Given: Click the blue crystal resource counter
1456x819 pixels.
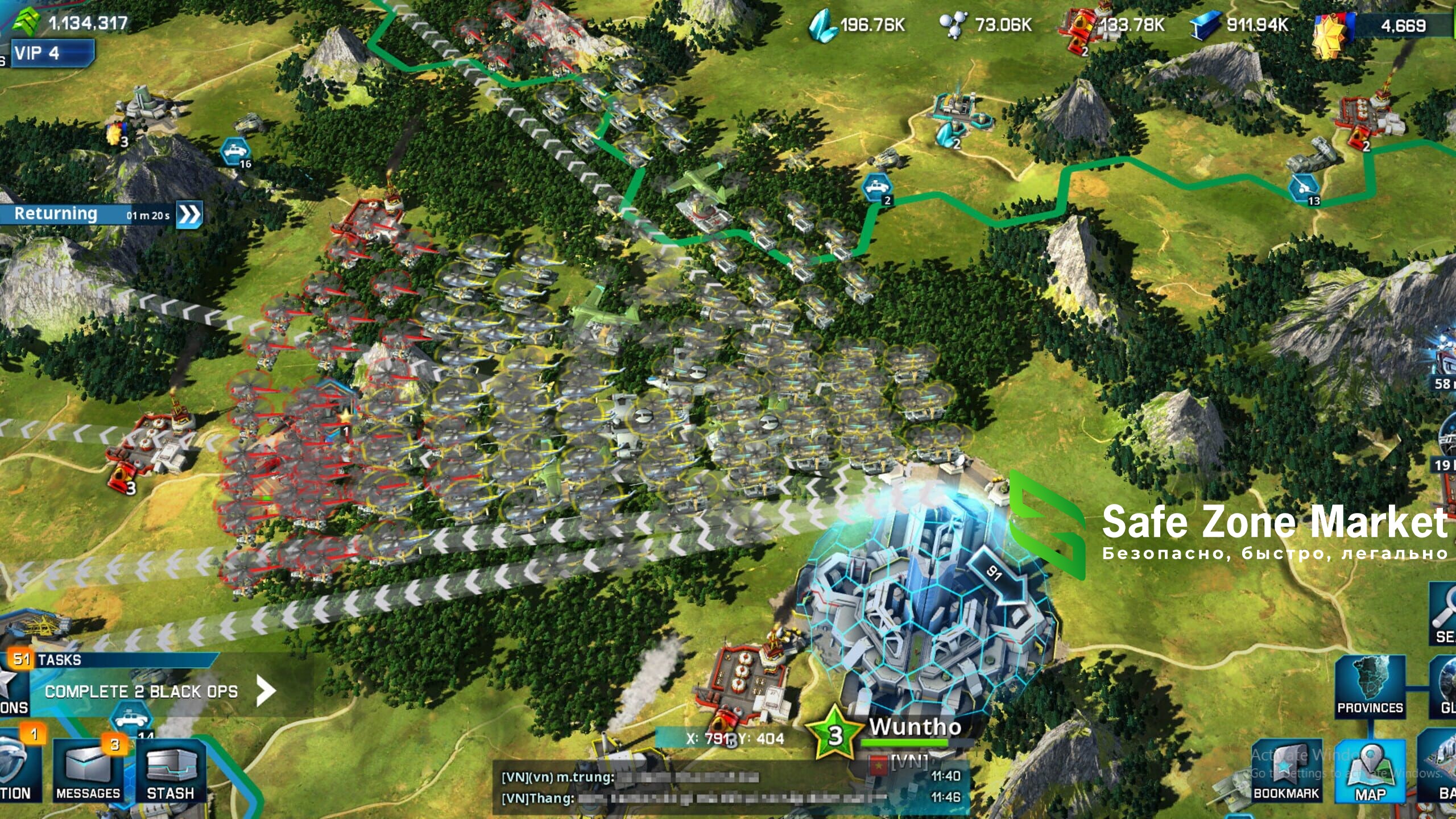Looking at the screenshot, I should point(858,25).
